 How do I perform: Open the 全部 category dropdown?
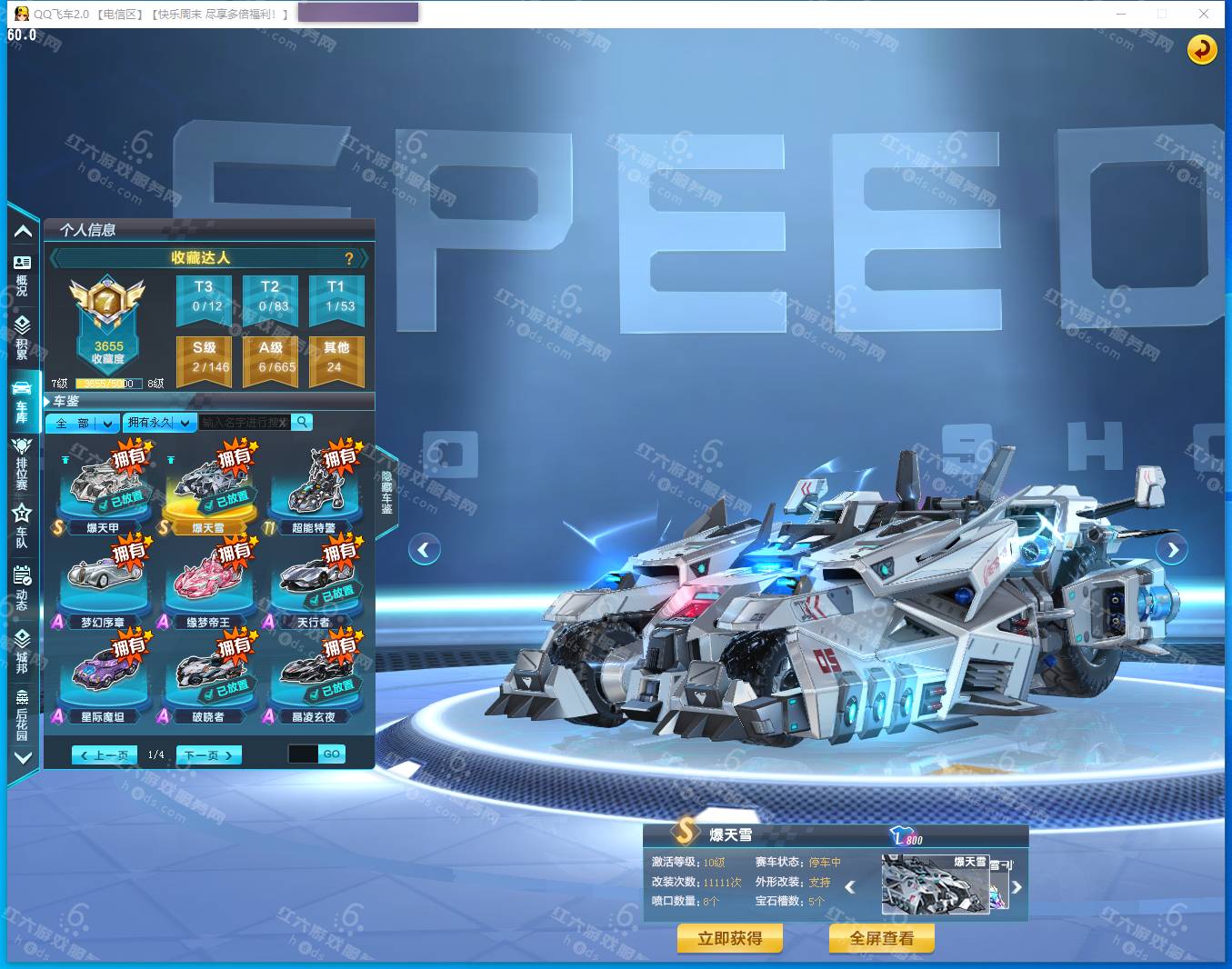point(83,423)
